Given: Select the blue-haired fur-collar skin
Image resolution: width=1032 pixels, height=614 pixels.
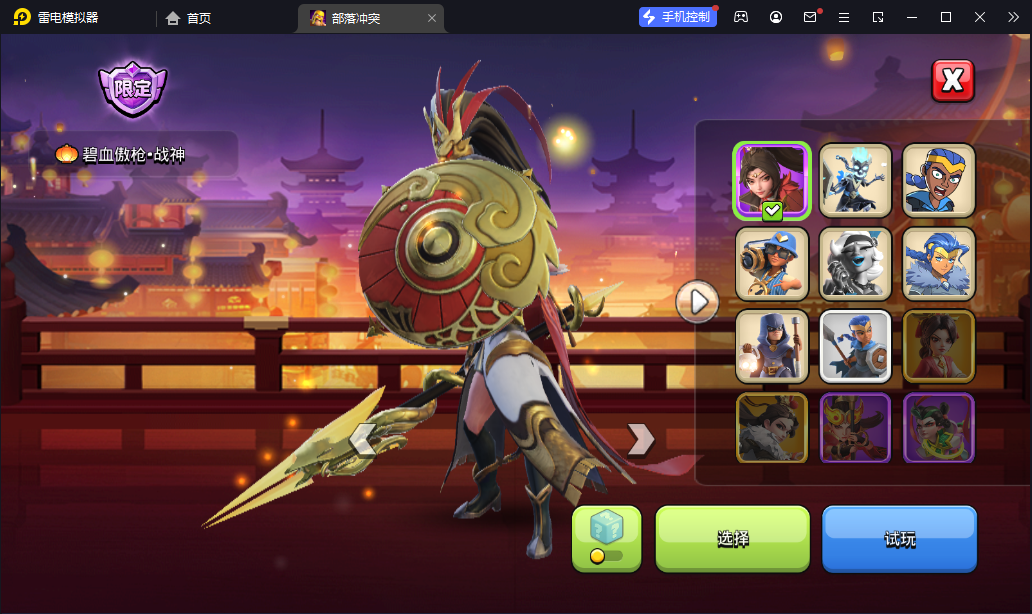Looking at the screenshot, I should pos(938,263).
